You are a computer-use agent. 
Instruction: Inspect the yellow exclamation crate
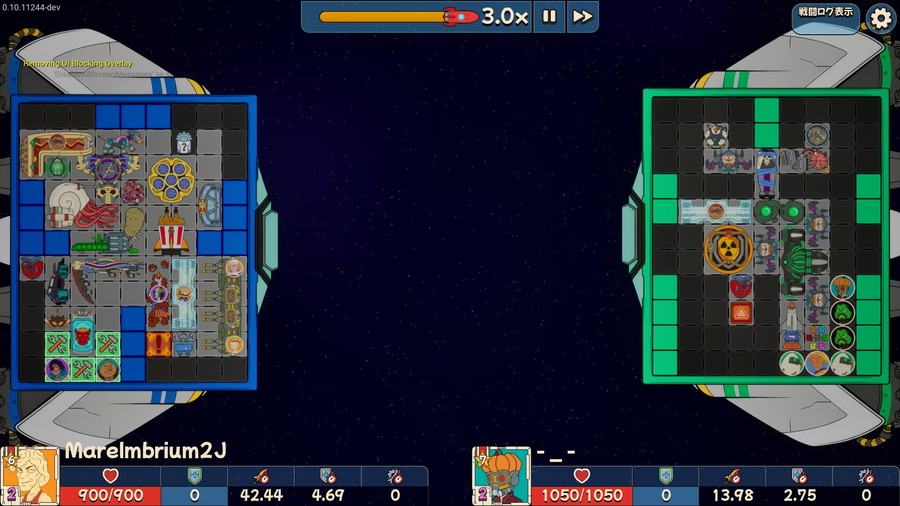(159, 344)
